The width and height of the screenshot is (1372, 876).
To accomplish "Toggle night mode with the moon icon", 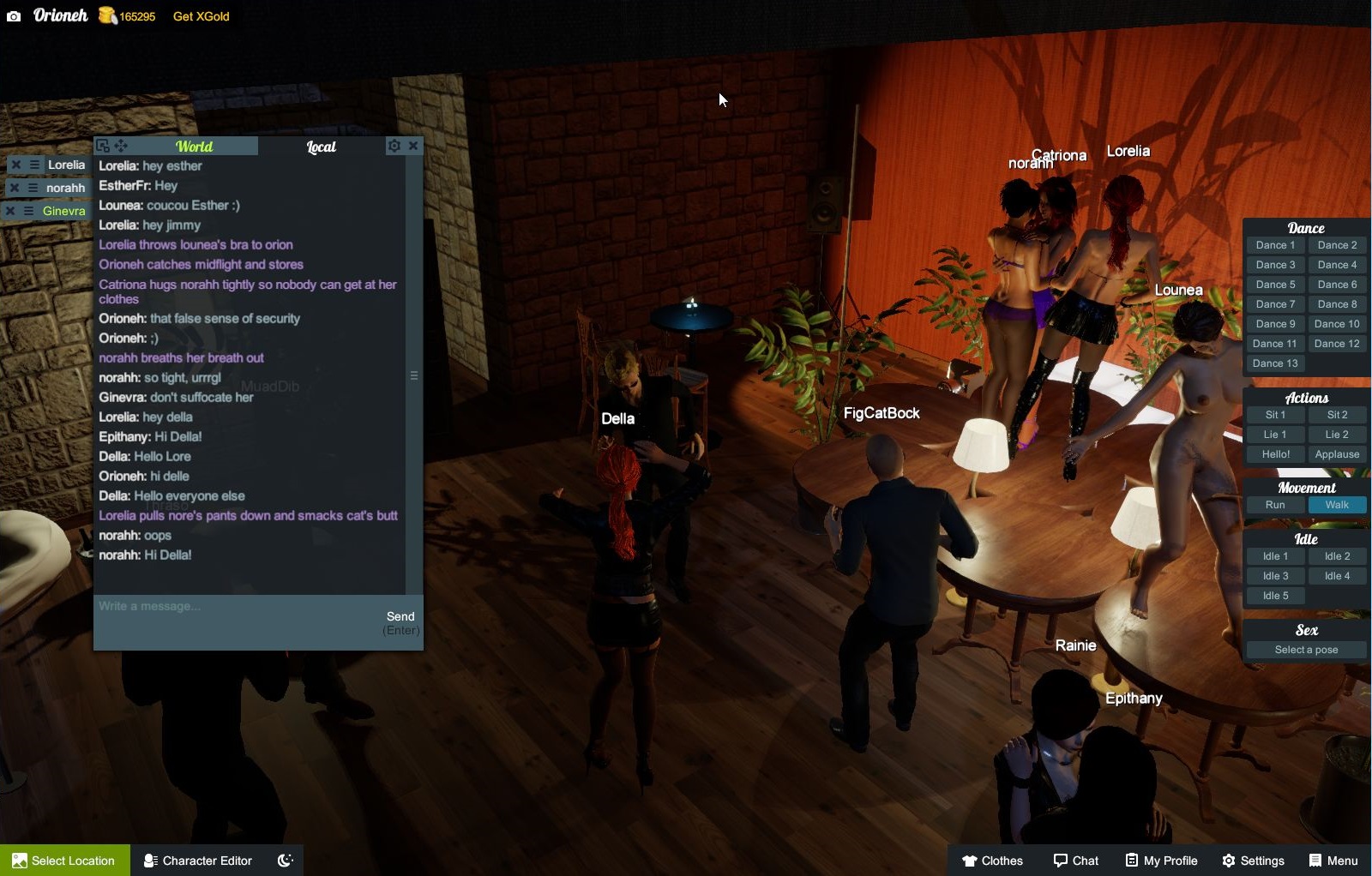I will click(285, 860).
